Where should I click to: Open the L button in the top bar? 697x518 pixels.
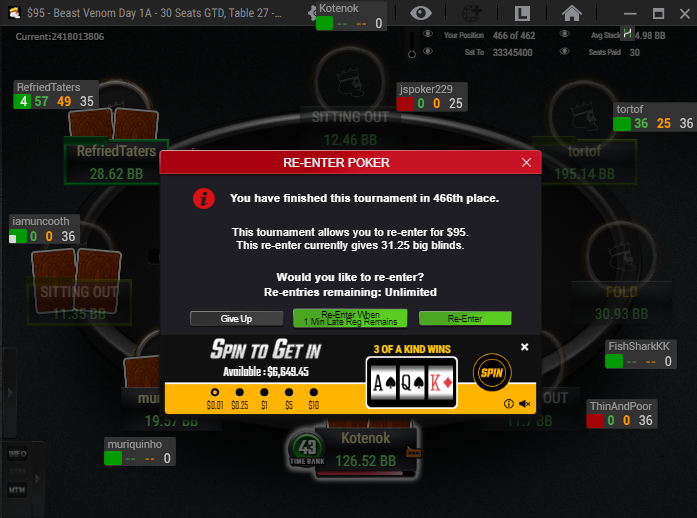[x=523, y=13]
